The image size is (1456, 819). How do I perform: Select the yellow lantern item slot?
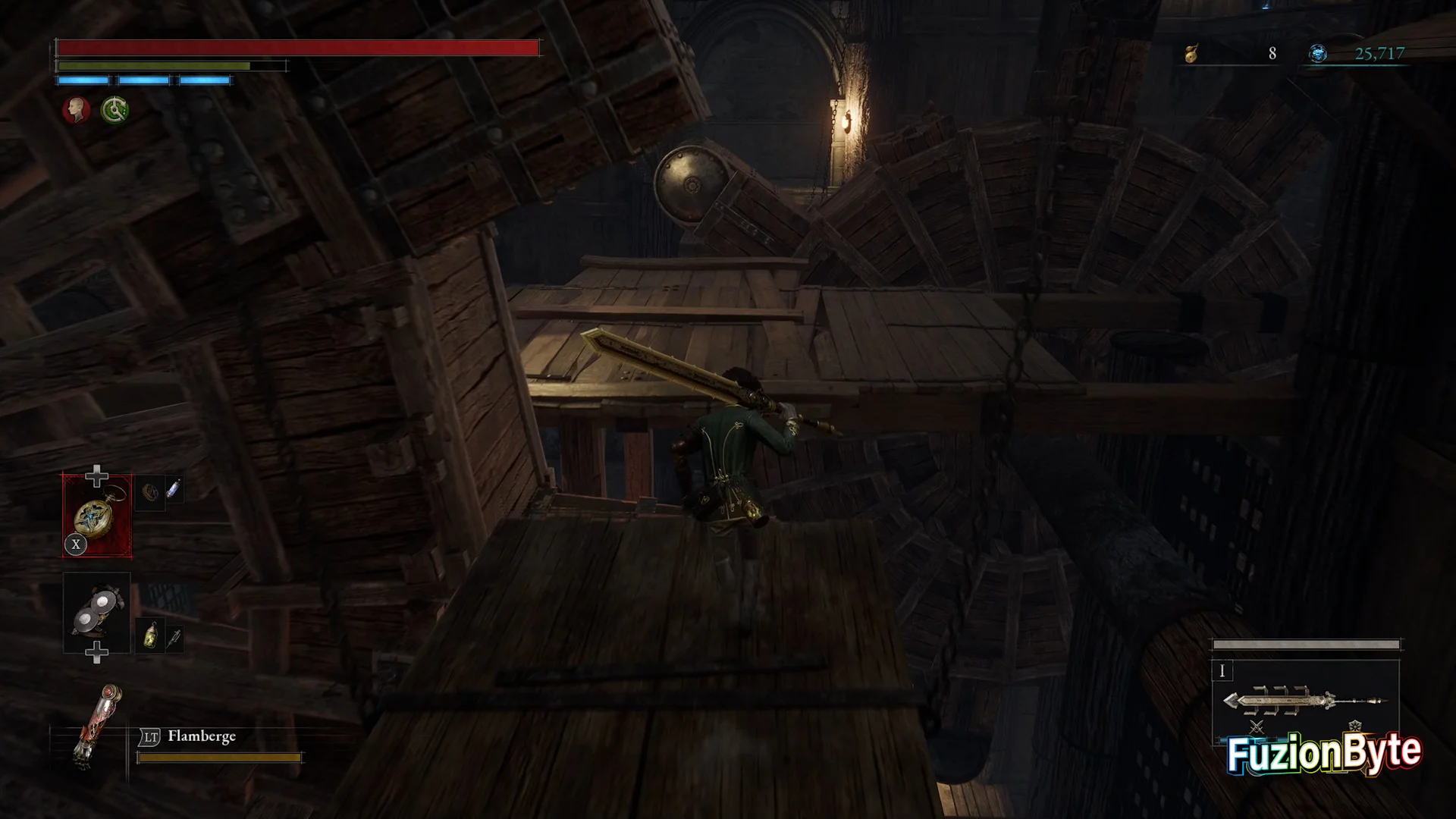(150, 635)
